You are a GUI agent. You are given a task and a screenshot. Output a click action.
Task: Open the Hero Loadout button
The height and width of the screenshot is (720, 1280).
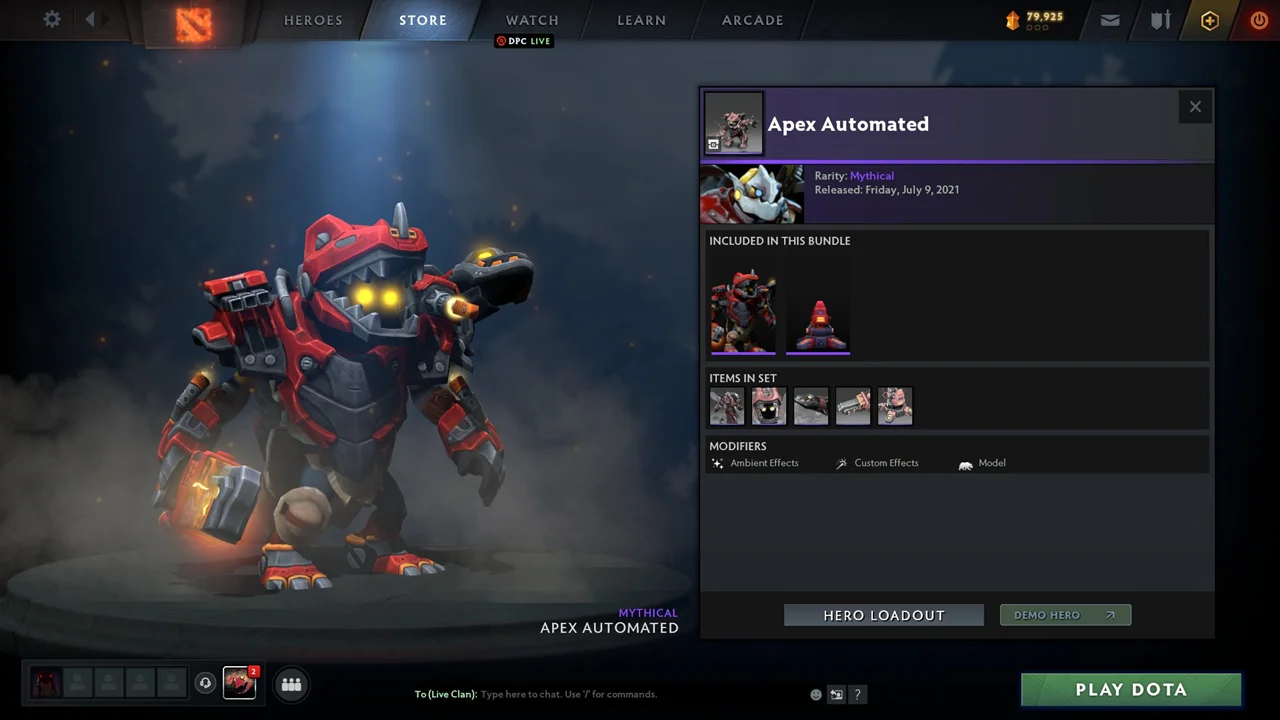click(x=884, y=615)
